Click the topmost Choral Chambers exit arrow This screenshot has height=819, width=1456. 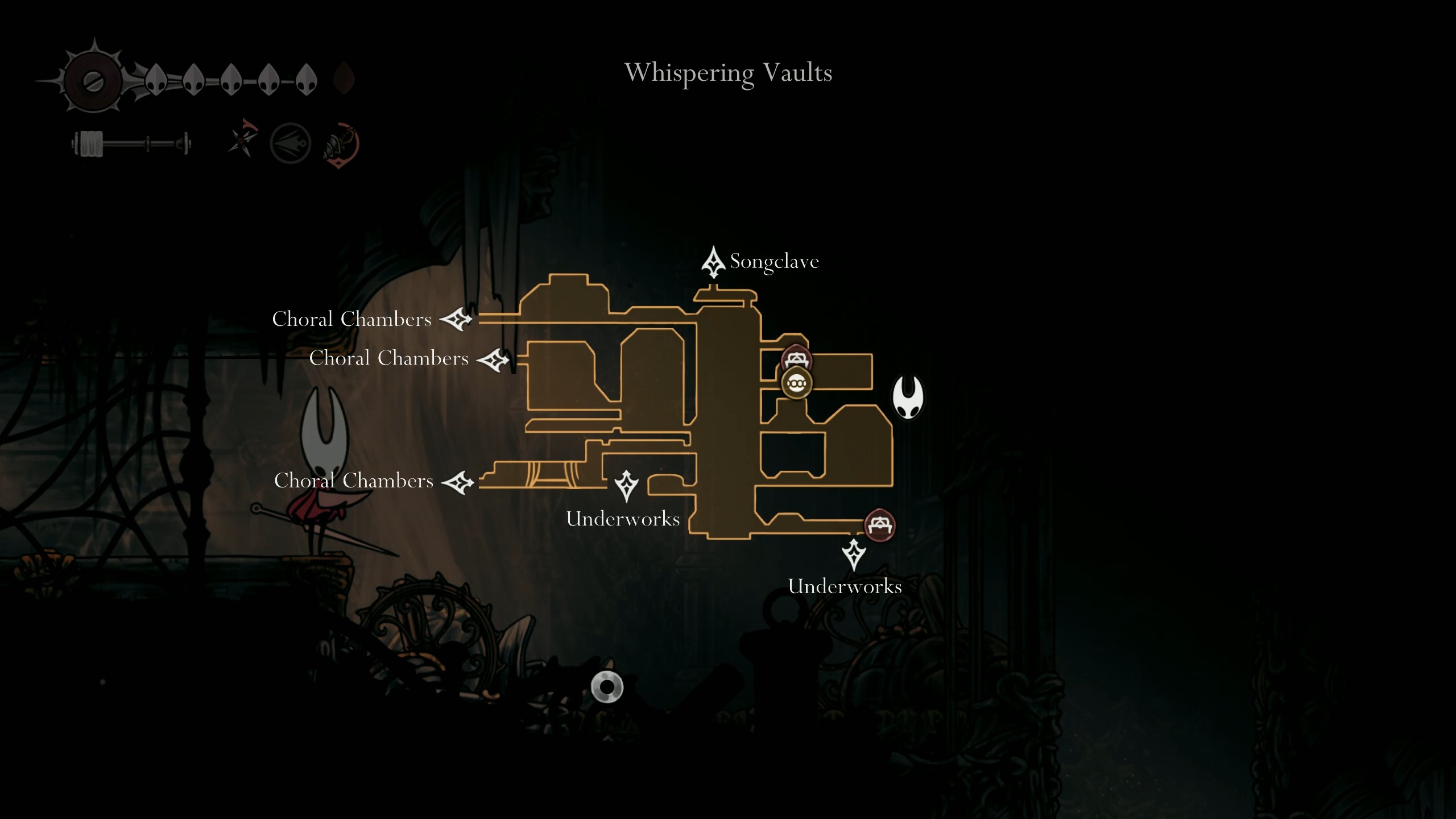457,320
